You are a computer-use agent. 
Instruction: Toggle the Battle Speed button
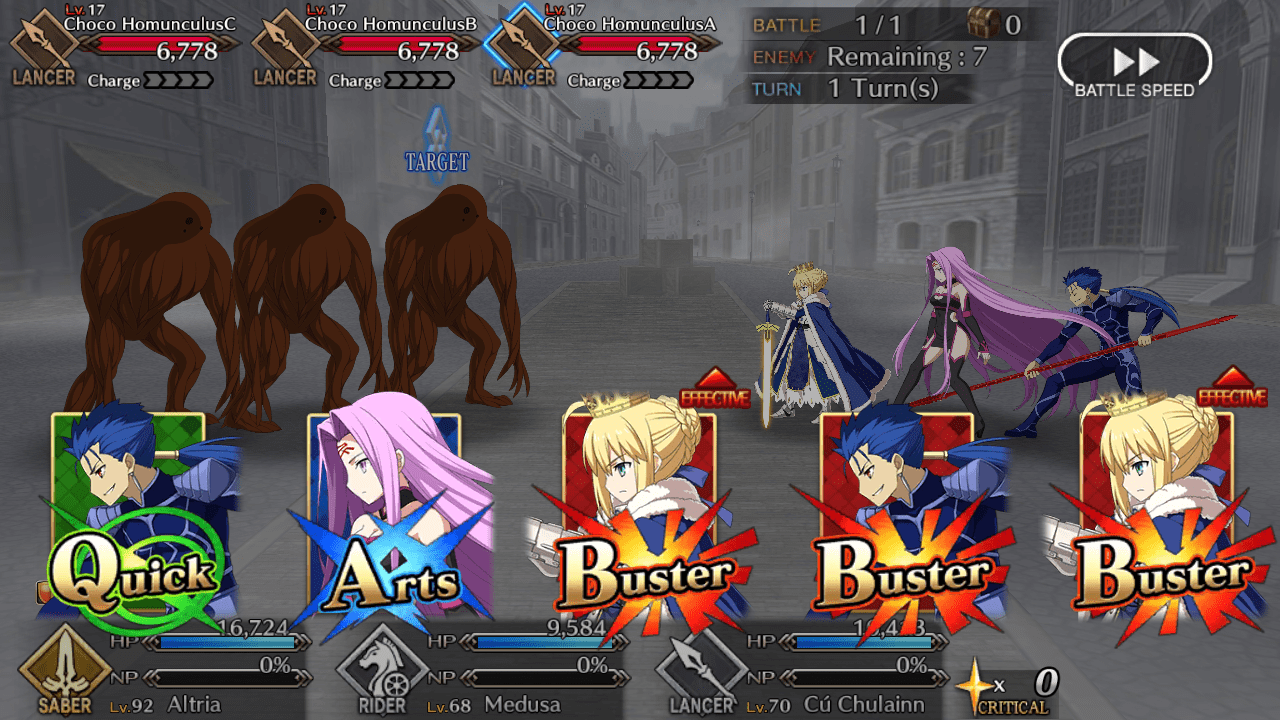[1134, 67]
